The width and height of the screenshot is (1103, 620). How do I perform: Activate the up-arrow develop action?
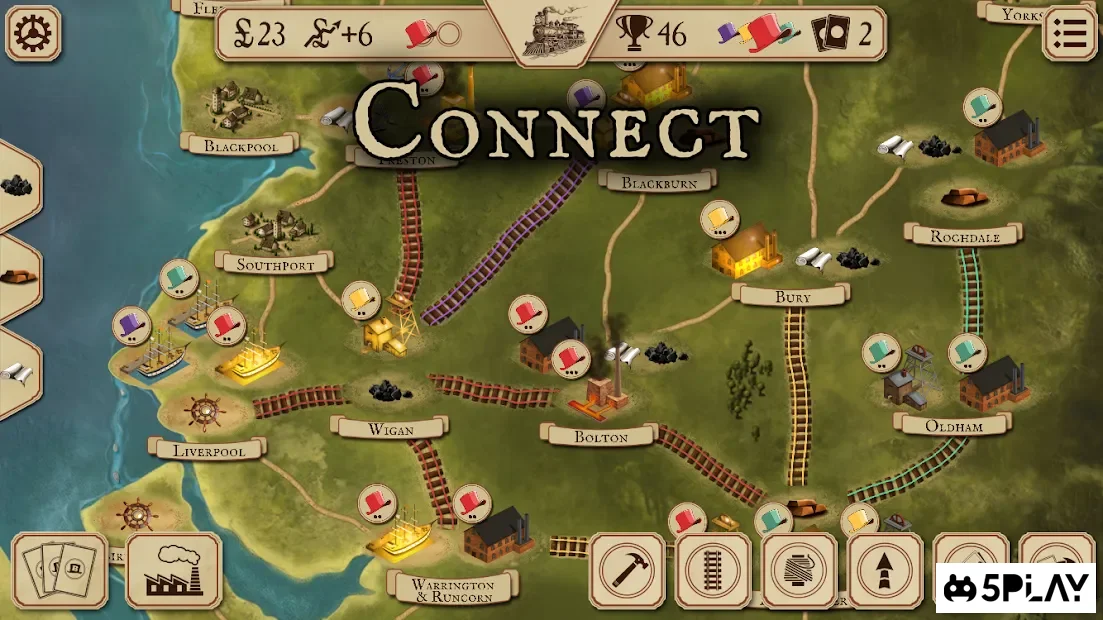coord(885,570)
